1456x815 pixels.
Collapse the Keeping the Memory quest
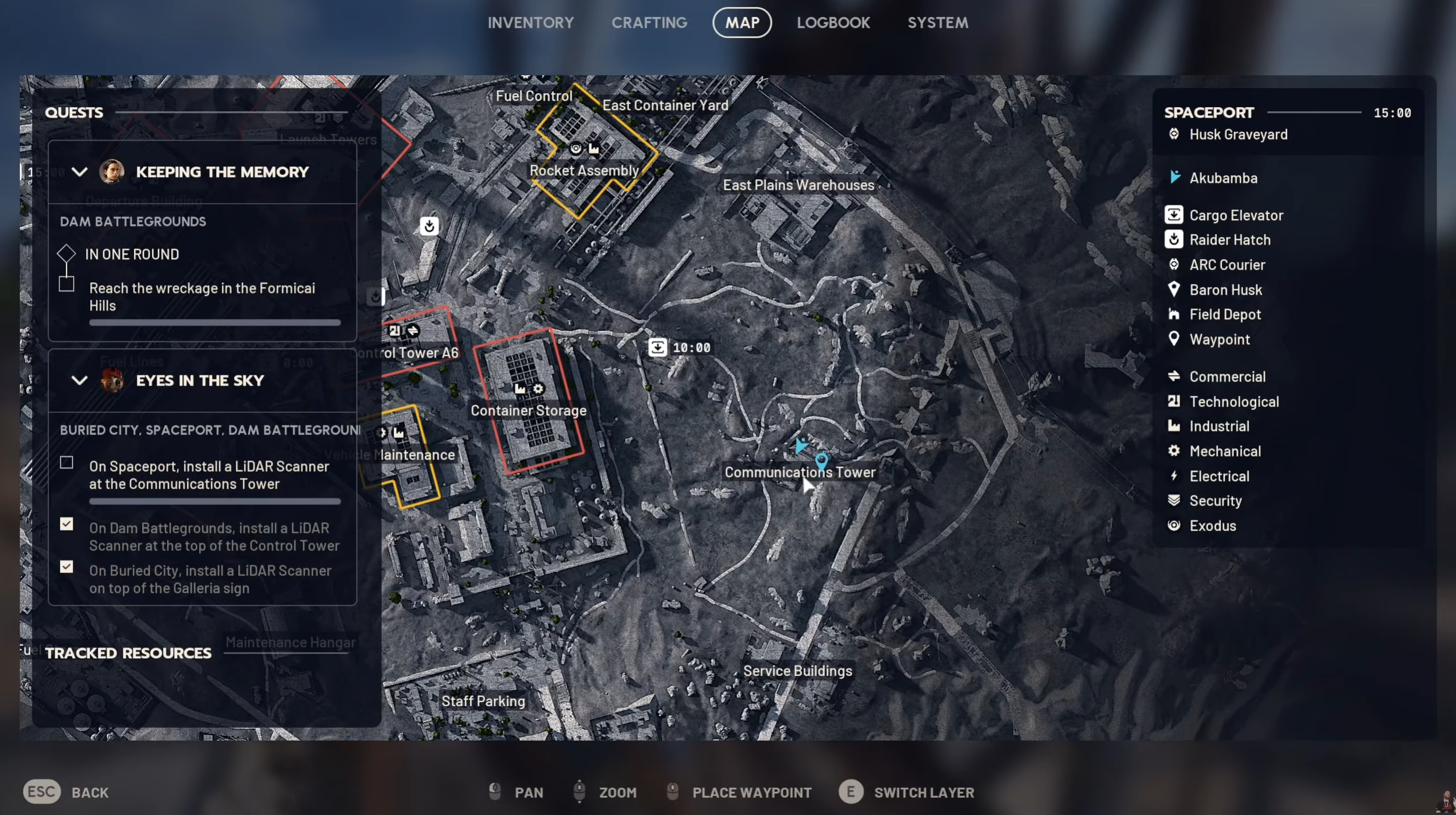click(x=80, y=172)
